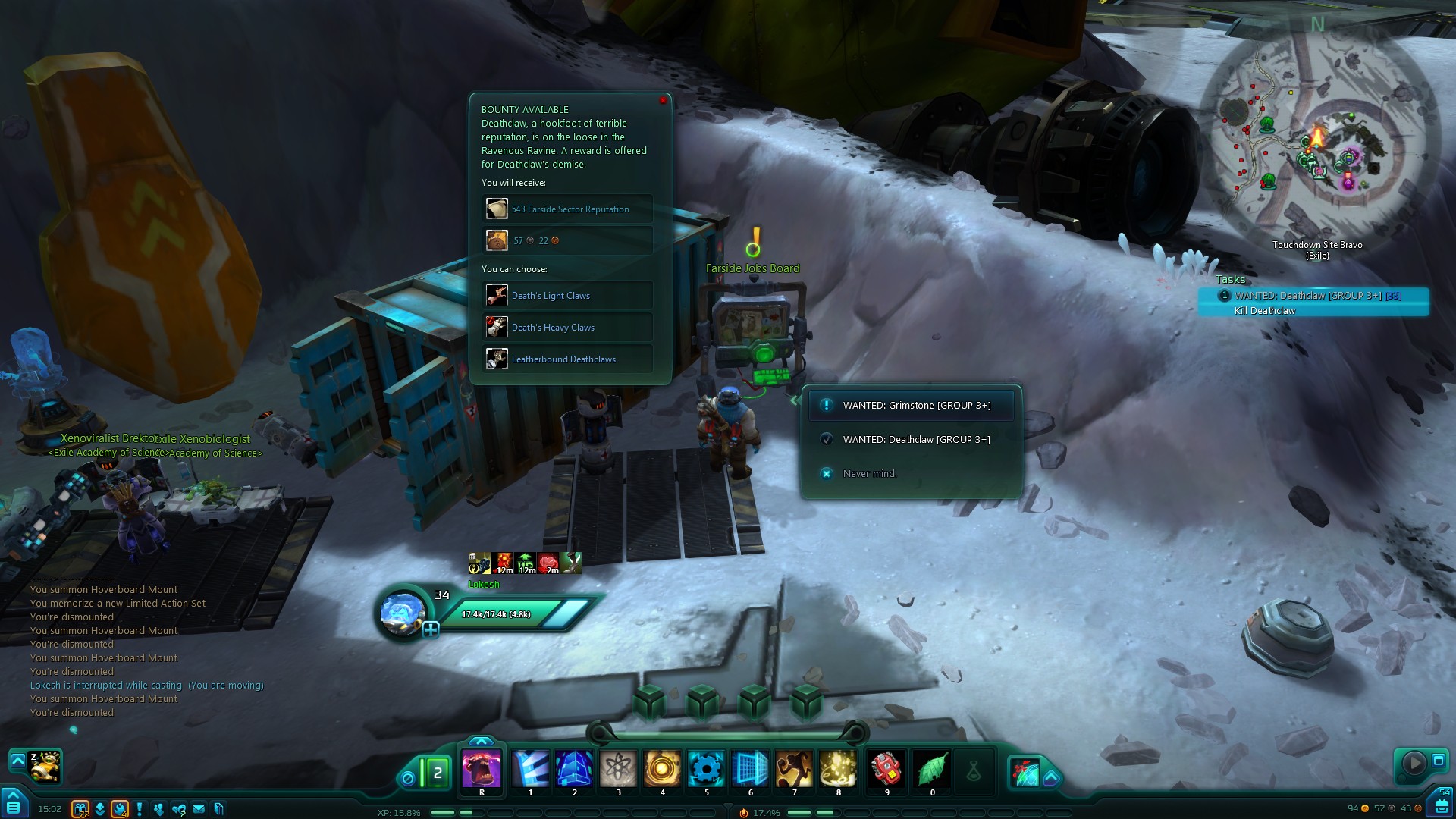Activate the running figure ability in slot 7
Viewport: 1456px width, 819px height.
coord(794,769)
